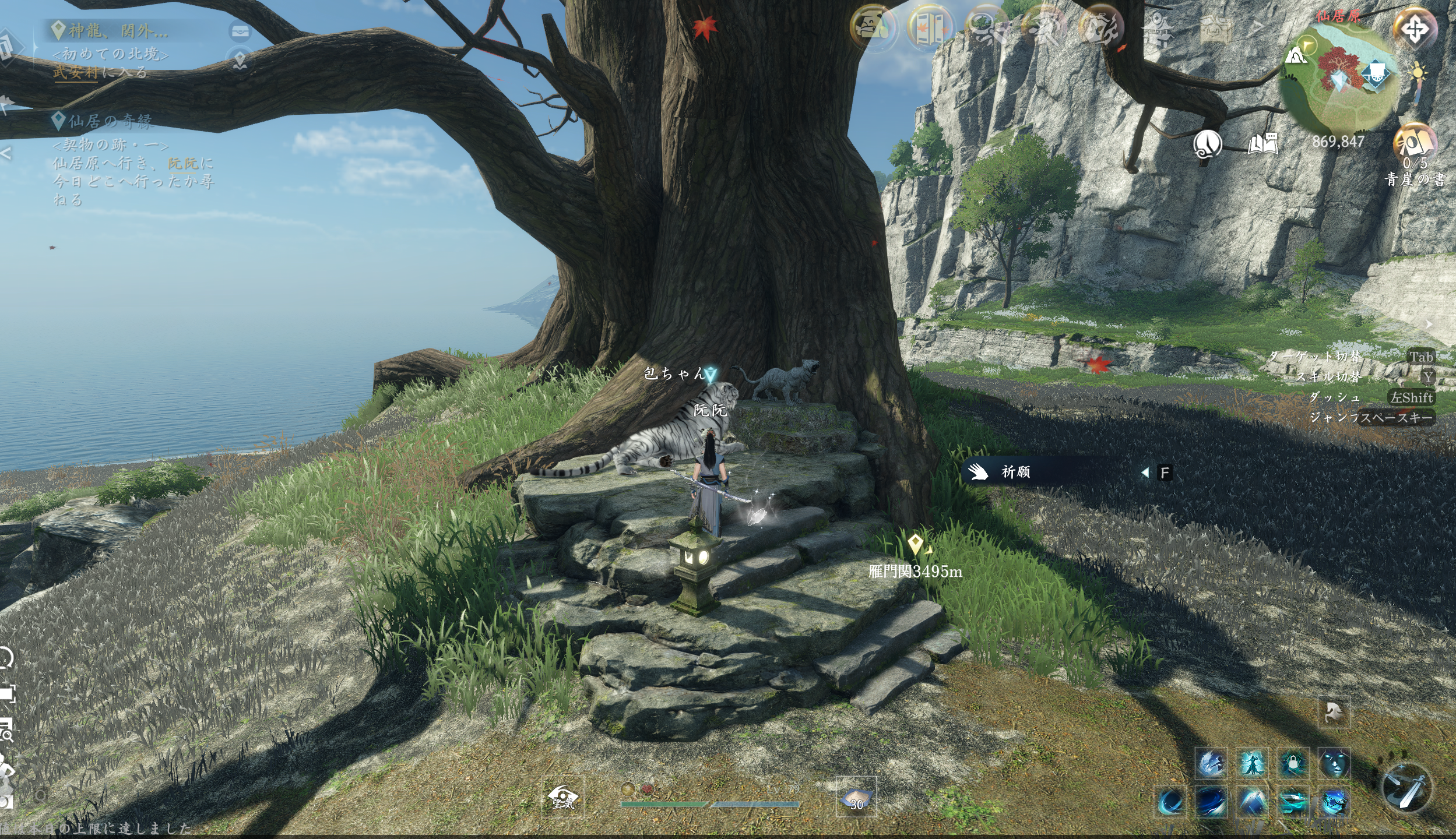Activate the blue crescent slash skill
This screenshot has width=1456, height=839.
click(x=1170, y=803)
